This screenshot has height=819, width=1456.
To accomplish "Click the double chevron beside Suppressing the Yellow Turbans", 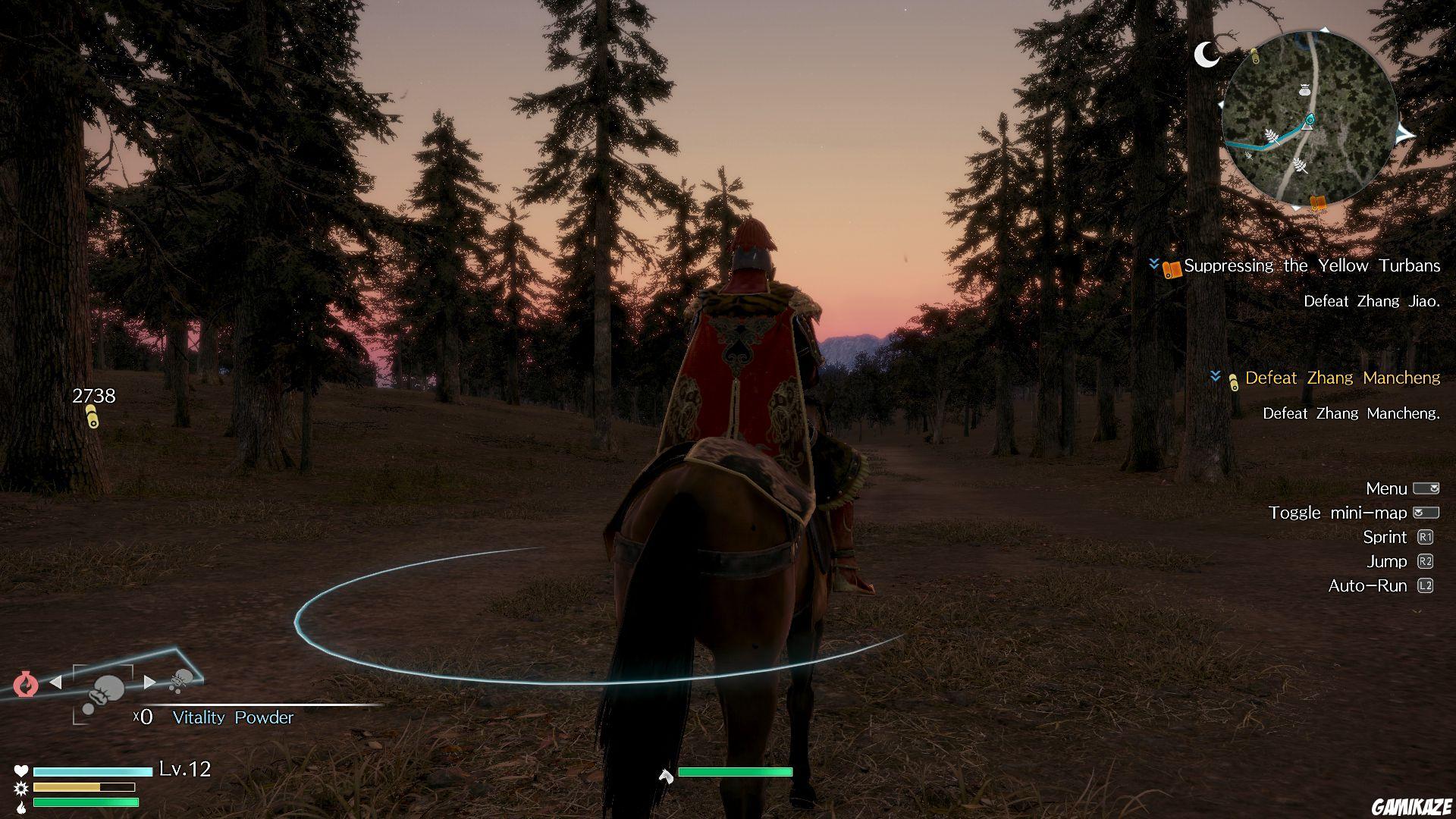I will tap(1154, 265).
